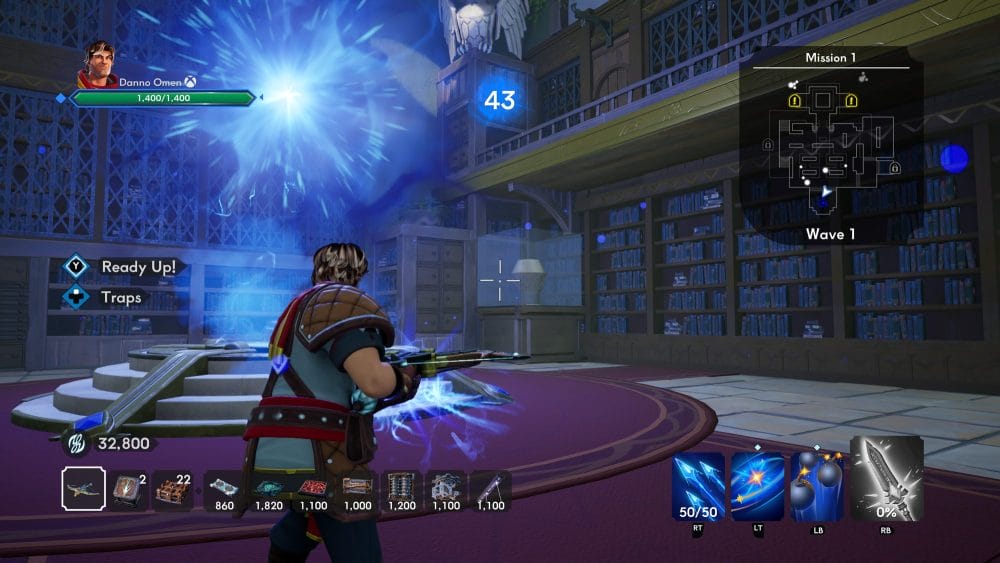Image resolution: width=1000 pixels, height=563 pixels.
Task: Choose the trap costing 1,000
Action: (x=357, y=489)
